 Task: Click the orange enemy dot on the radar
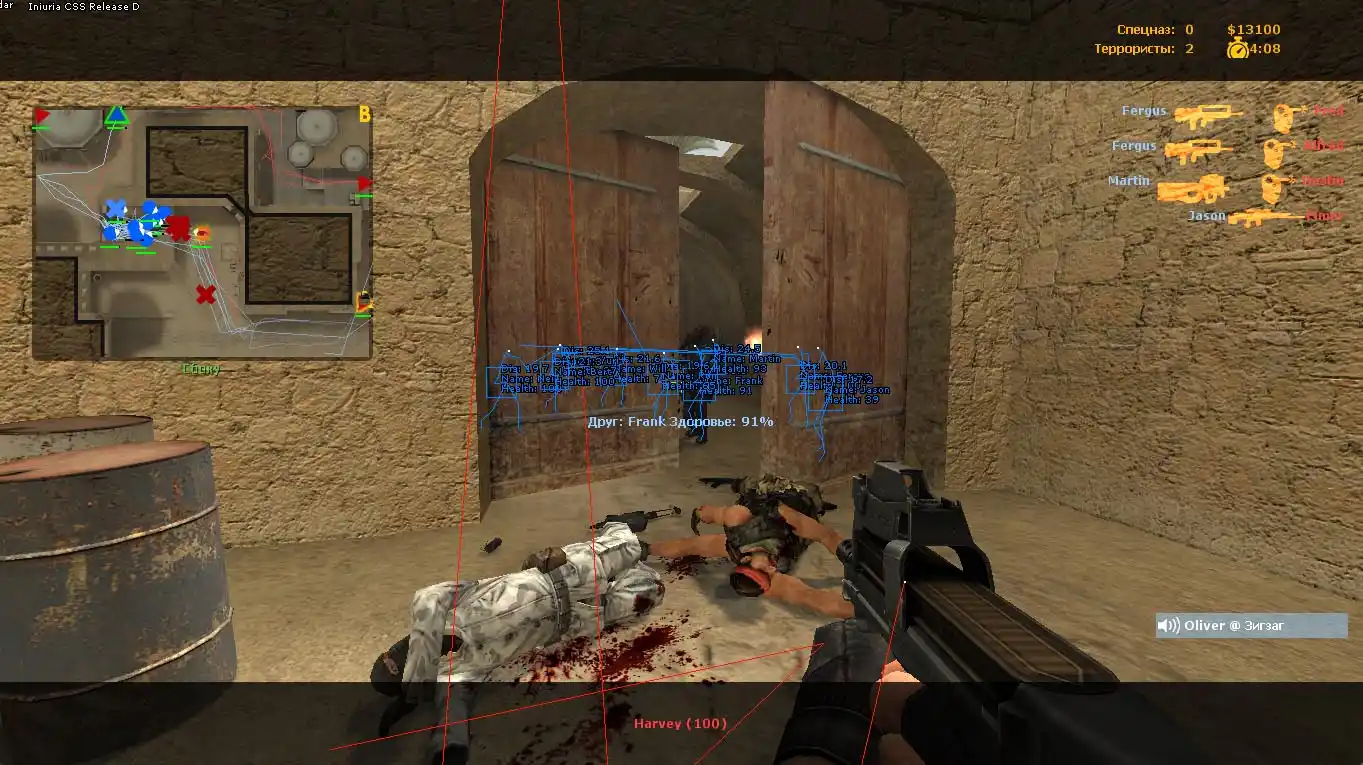[204, 230]
